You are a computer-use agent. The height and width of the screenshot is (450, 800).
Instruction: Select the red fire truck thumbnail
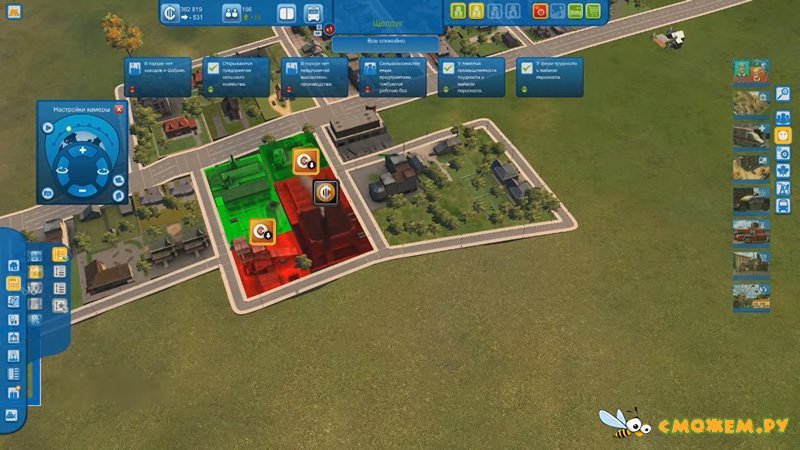[x=750, y=231]
